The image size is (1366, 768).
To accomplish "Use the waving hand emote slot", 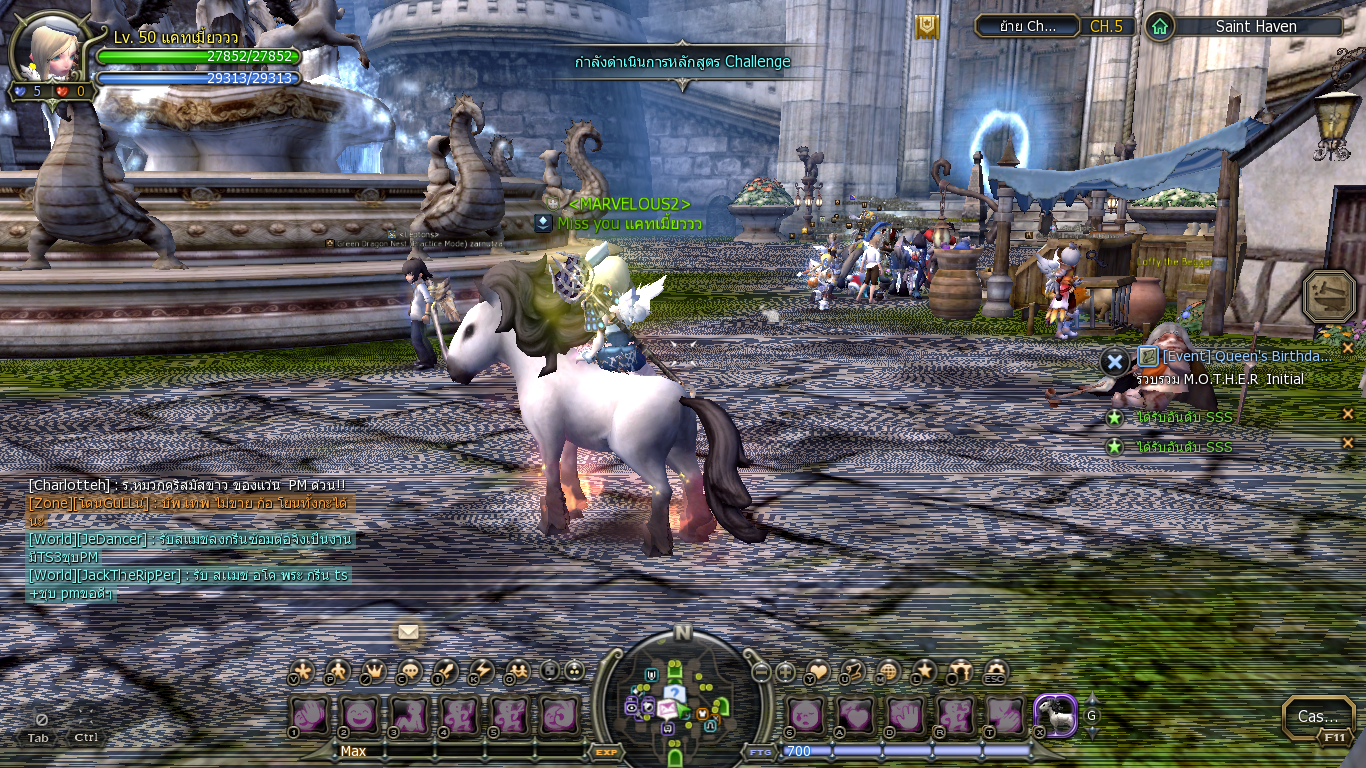I will (308, 716).
